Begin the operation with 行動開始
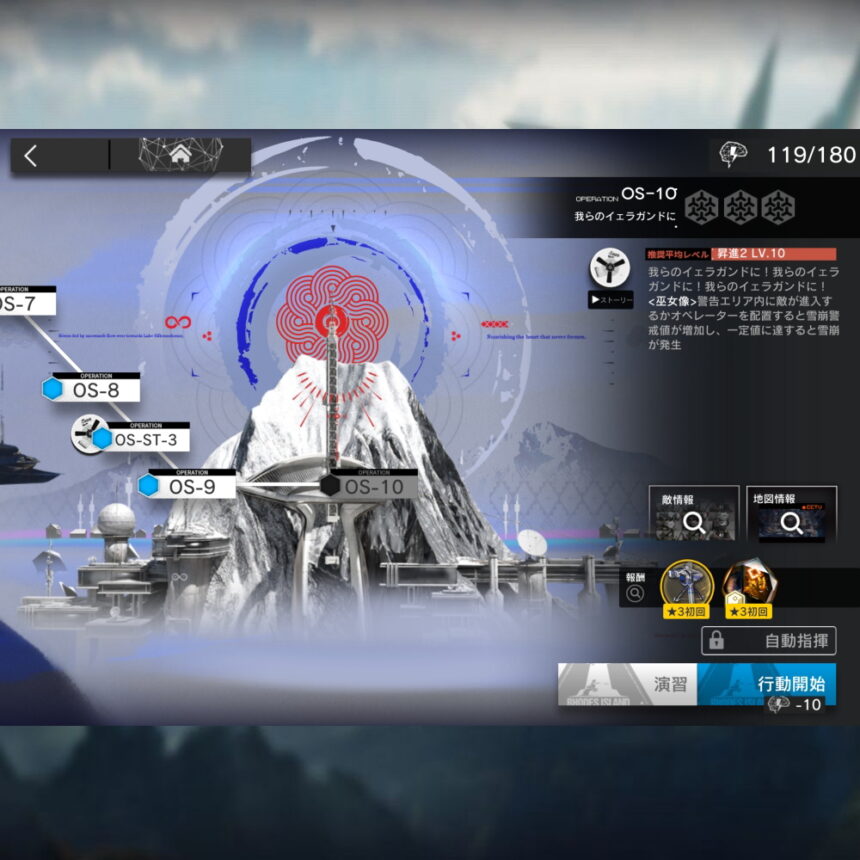Image resolution: width=860 pixels, height=860 pixels. [x=767, y=685]
